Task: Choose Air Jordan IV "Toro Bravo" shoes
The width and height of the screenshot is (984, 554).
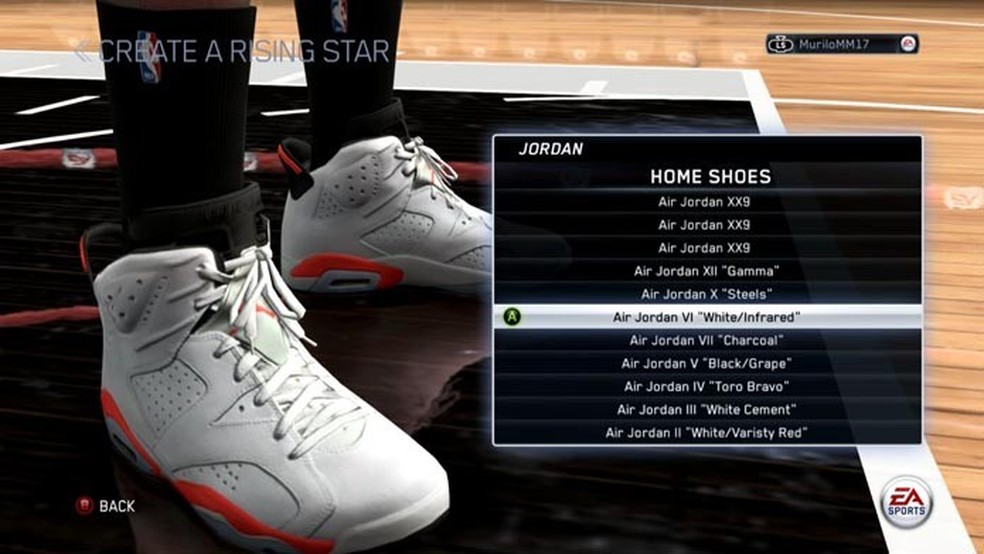Action: [707, 386]
